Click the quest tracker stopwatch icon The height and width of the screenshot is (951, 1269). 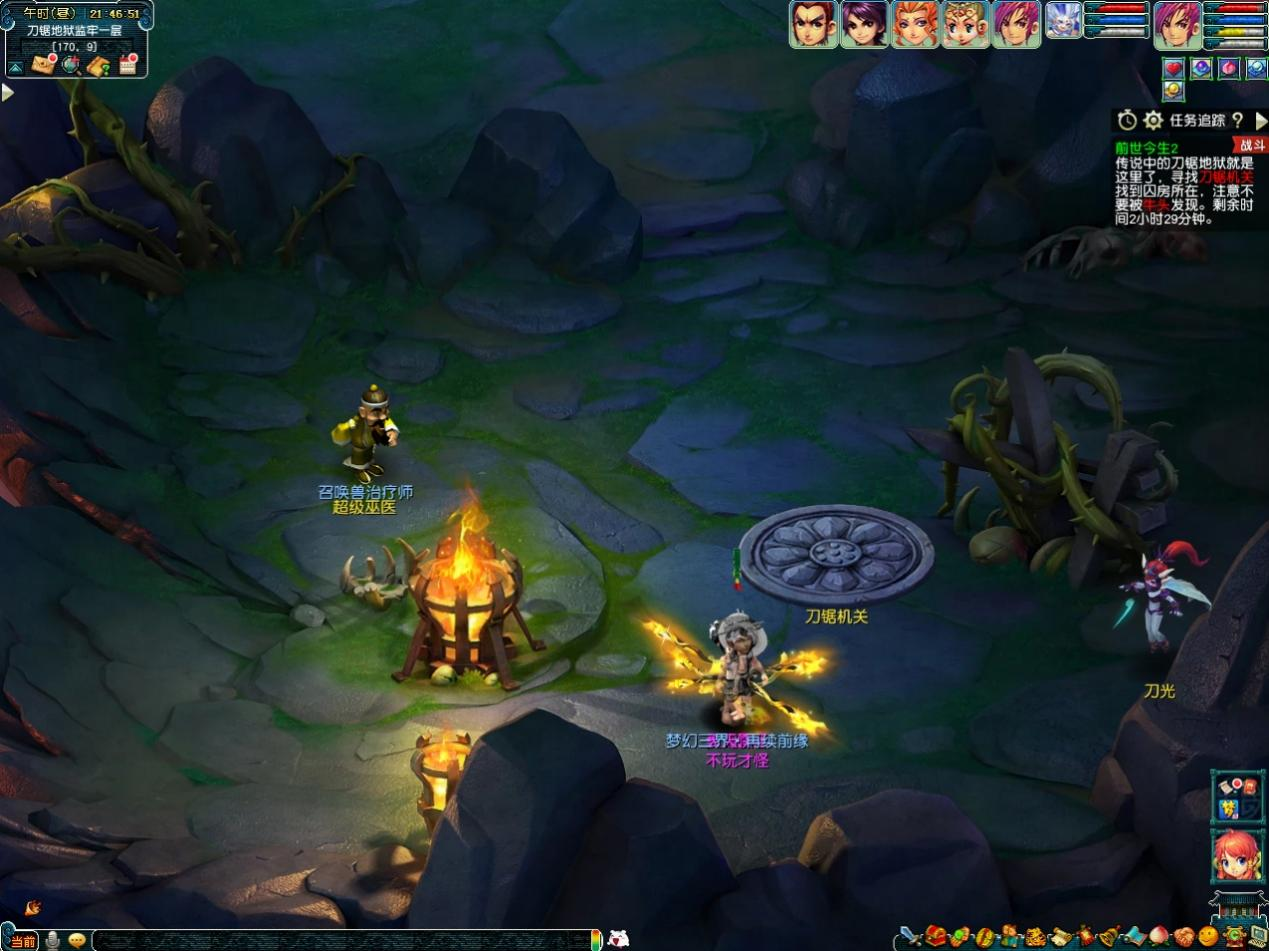(1127, 121)
